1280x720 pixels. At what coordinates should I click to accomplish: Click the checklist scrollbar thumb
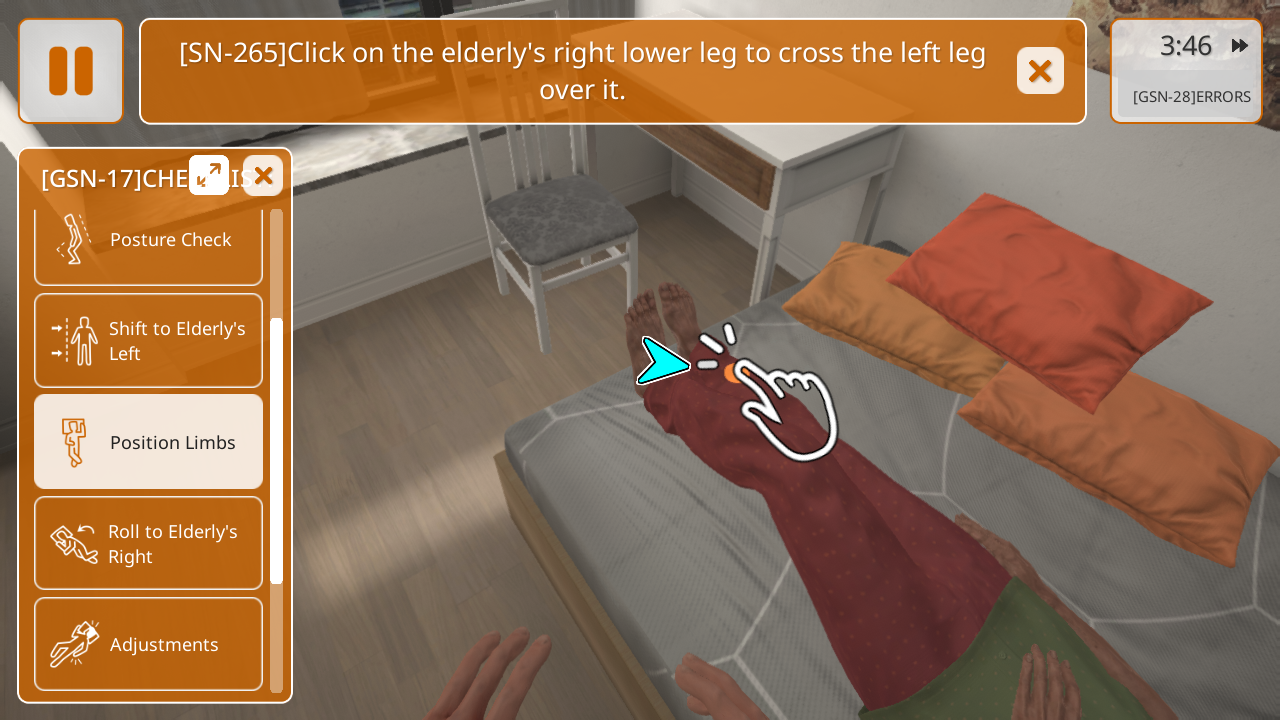[277, 450]
